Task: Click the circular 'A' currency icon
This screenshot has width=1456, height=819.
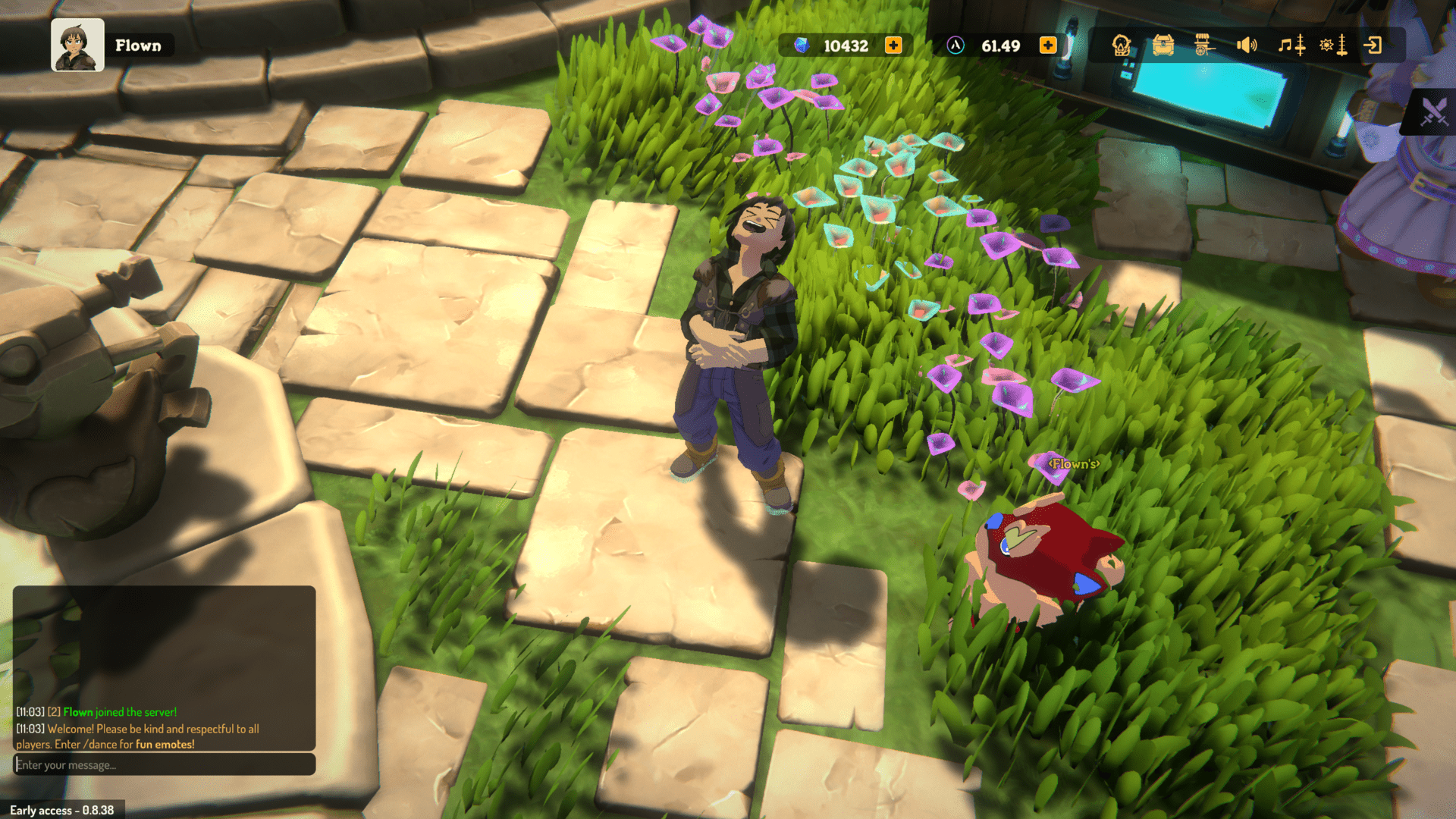Action: click(x=956, y=45)
